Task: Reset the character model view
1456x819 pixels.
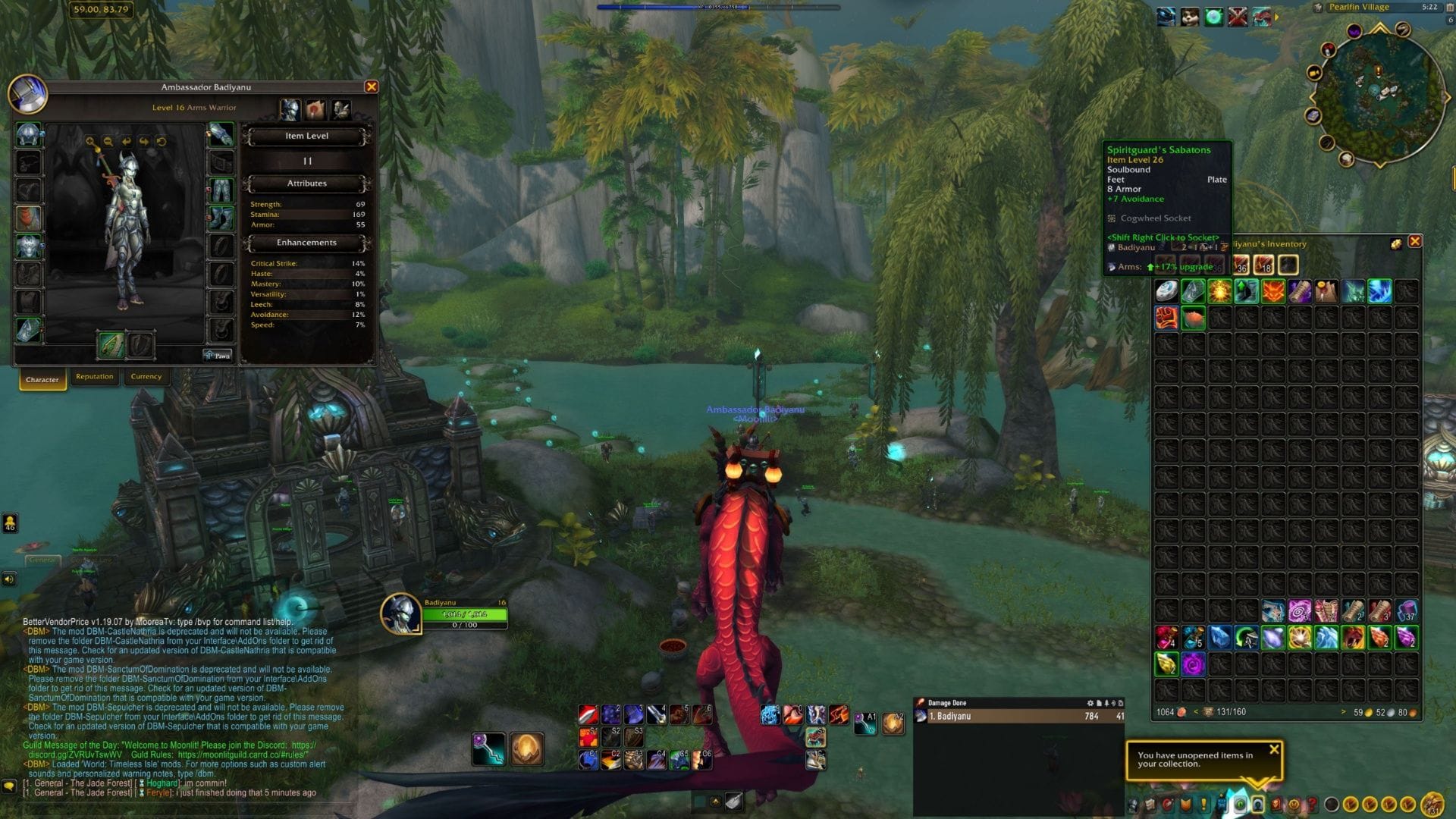Action: point(162,142)
